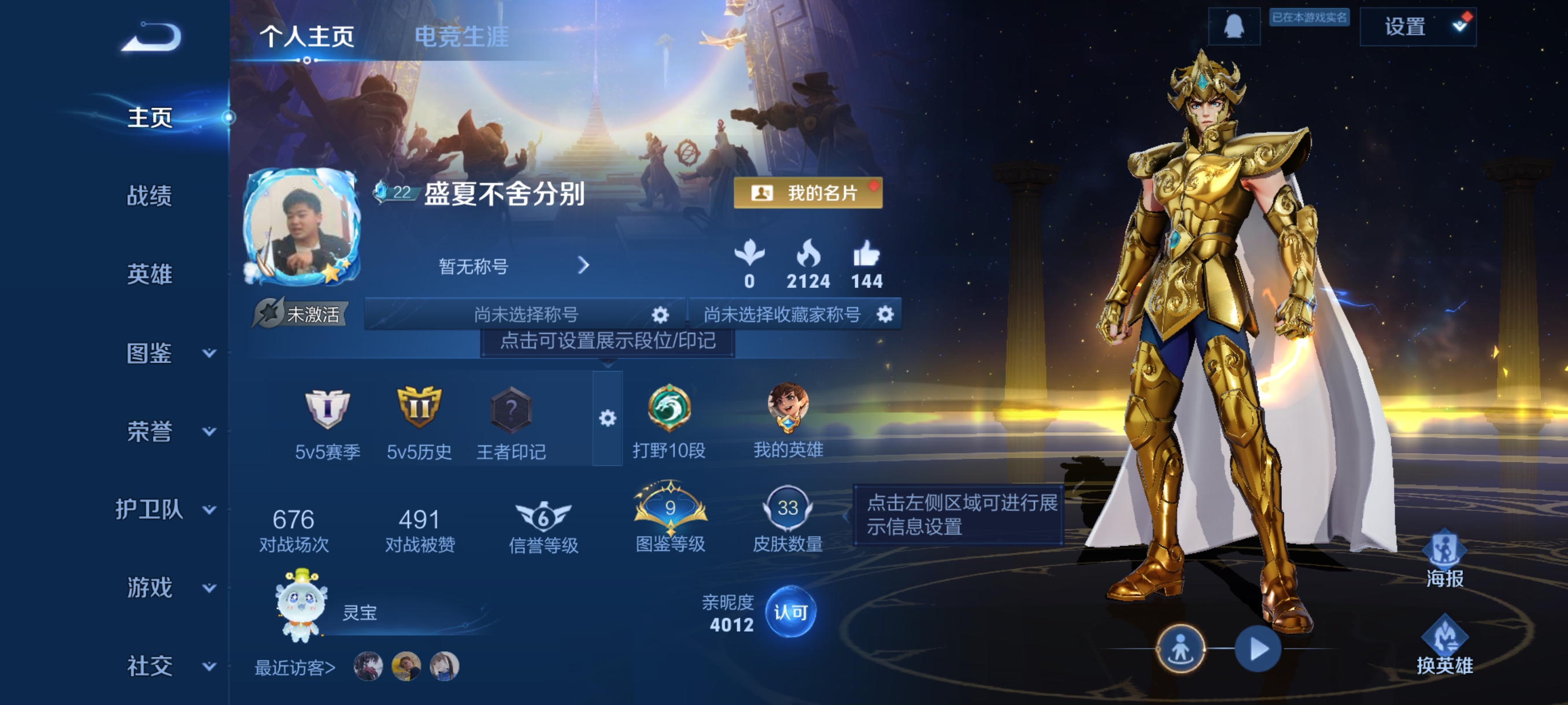The image size is (1568, 705).
Task: Tap the 认可 approval button
Action: pyautogui.click(x=790, y=612)
